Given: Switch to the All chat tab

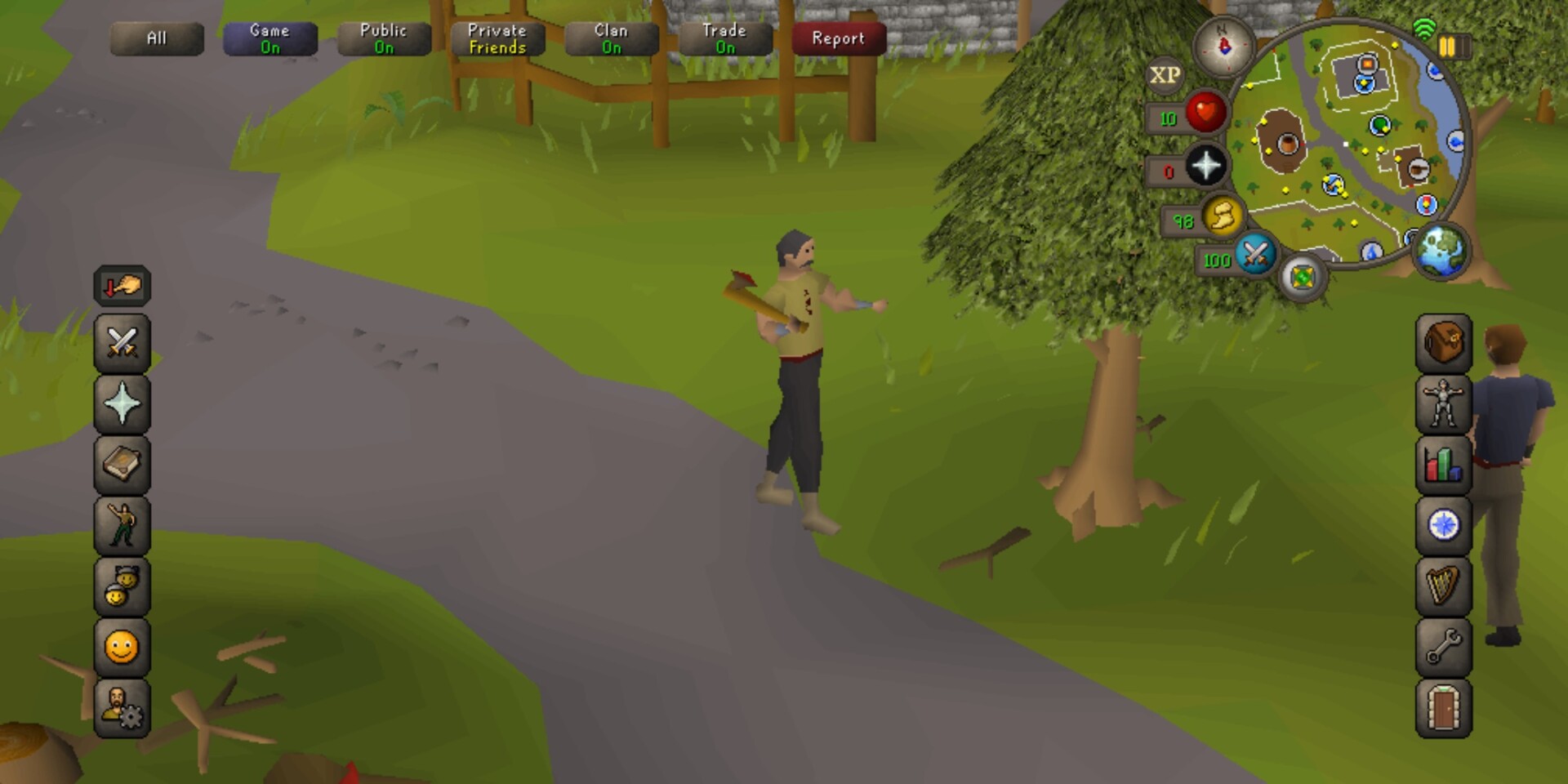Looking at the screenshot, I should click(x=157, y=38).
